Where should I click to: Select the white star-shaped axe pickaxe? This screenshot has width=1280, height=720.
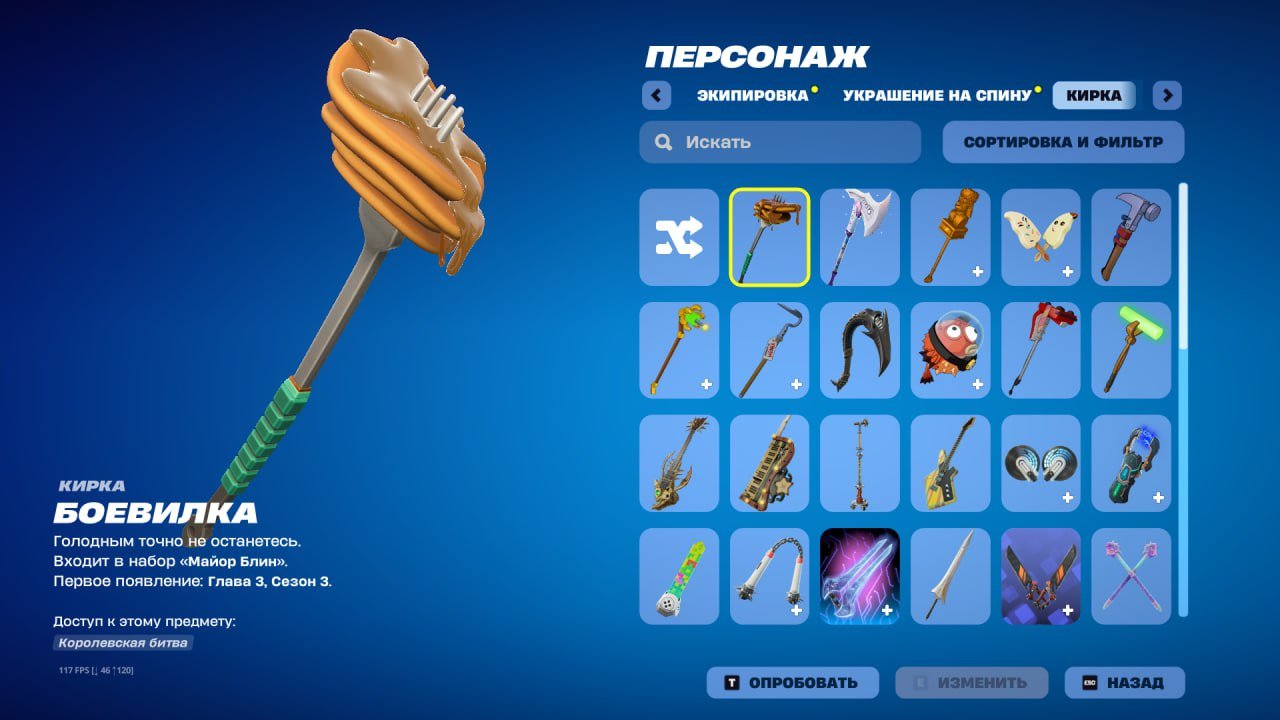point(859,235)
